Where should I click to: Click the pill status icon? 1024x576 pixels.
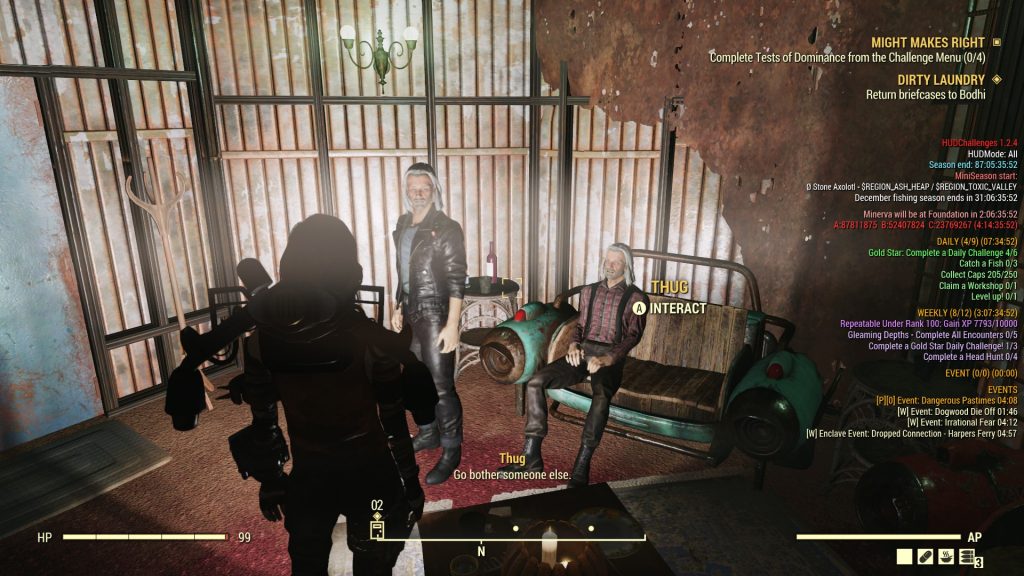[x=926, y=558]
